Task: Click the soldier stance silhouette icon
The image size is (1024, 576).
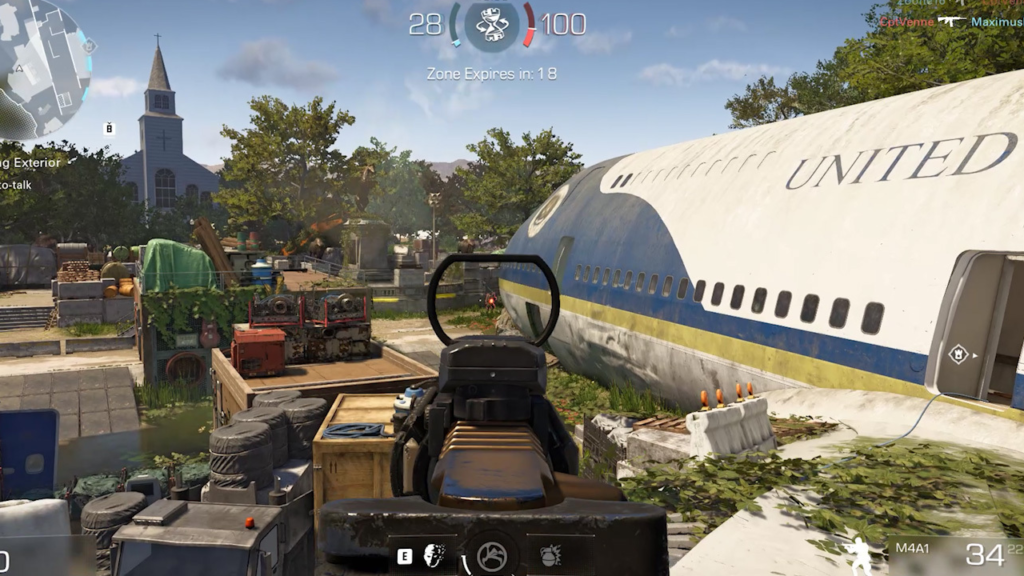Action: click(x=858, y=555)
